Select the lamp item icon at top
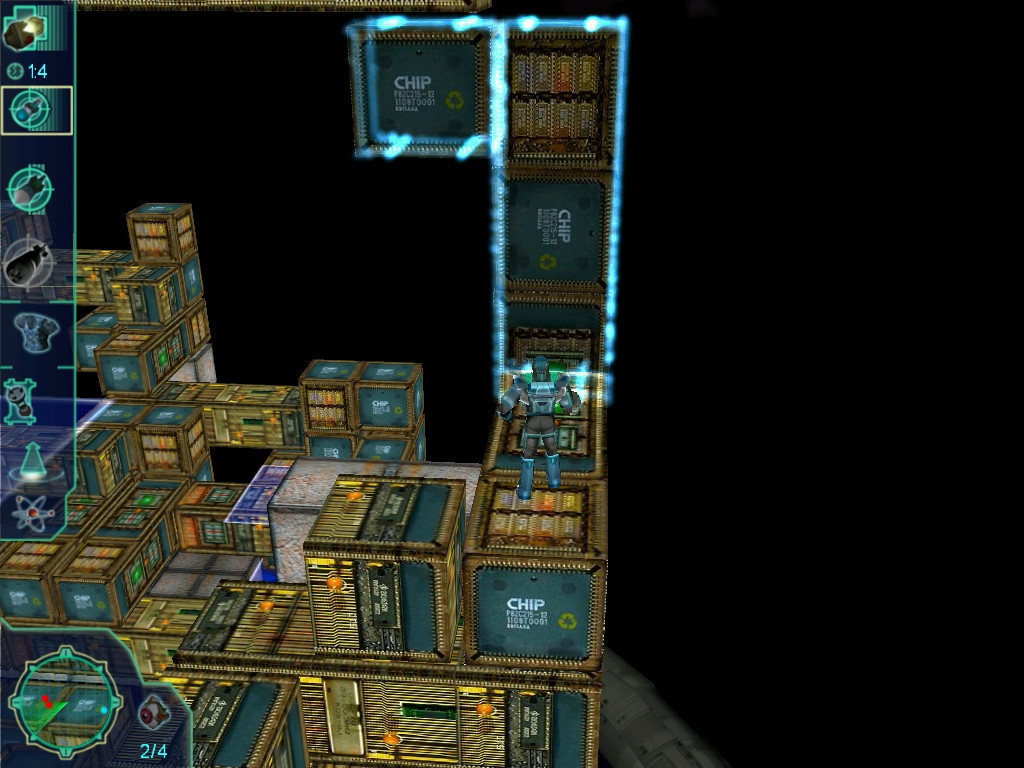This screenshot has height=768, width=1024. tap(24, 32)
